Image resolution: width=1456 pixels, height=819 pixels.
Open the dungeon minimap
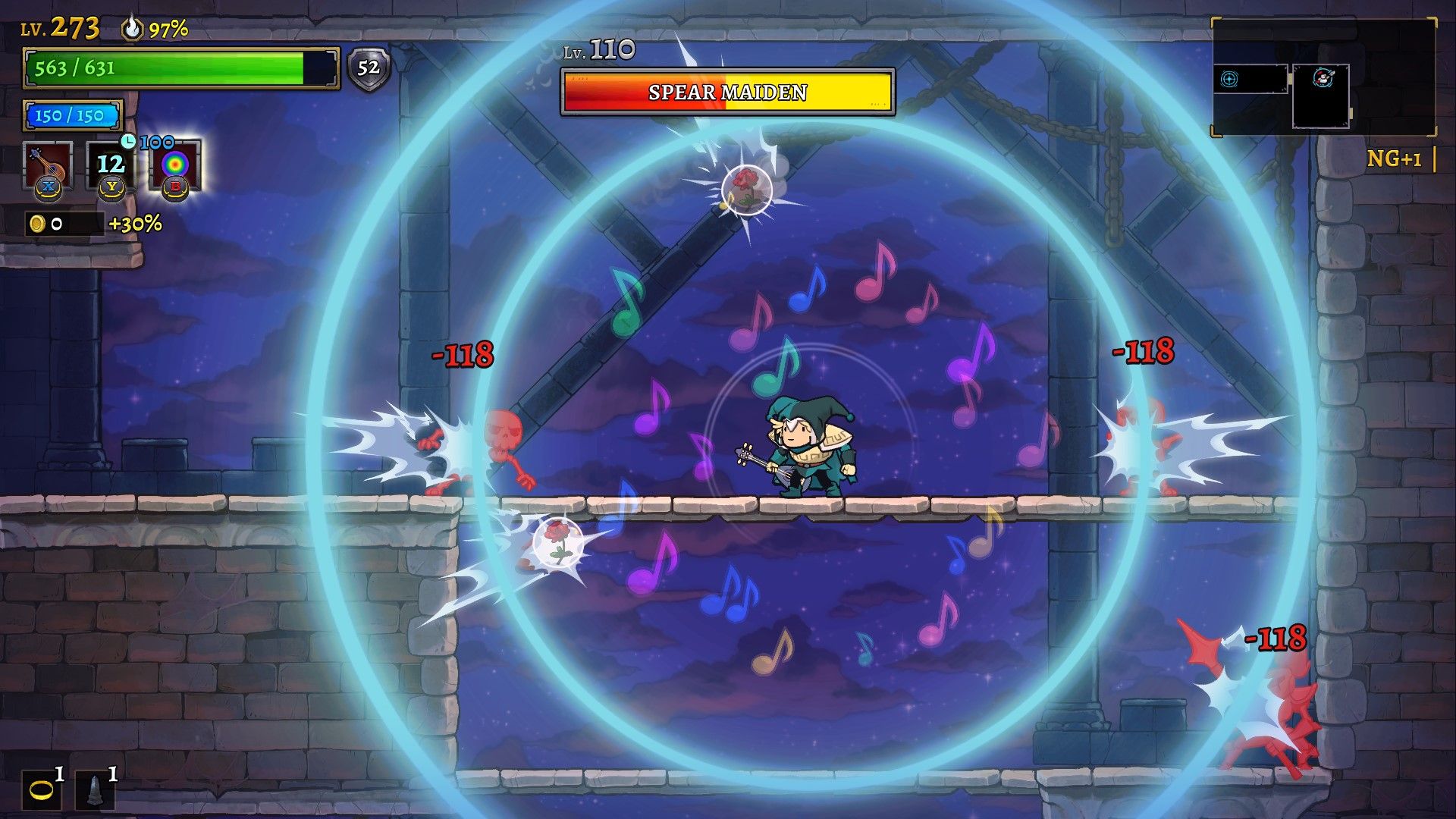tap(1323, 78)
